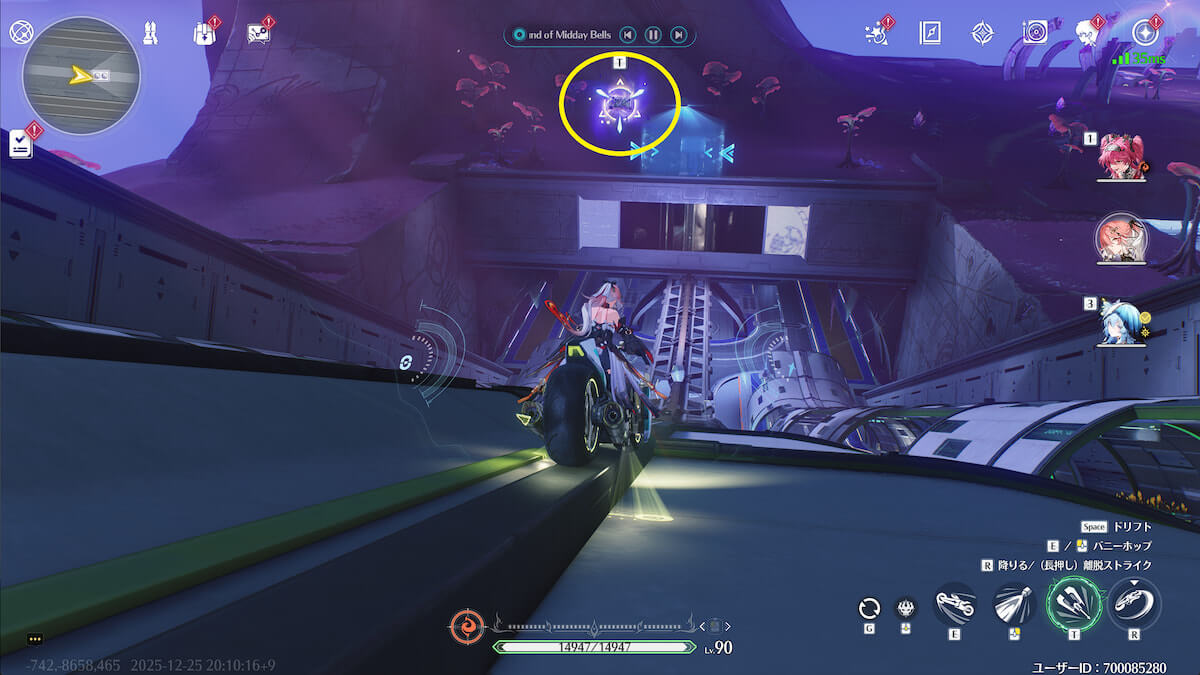Open the vinyl record music icon

1035,33
